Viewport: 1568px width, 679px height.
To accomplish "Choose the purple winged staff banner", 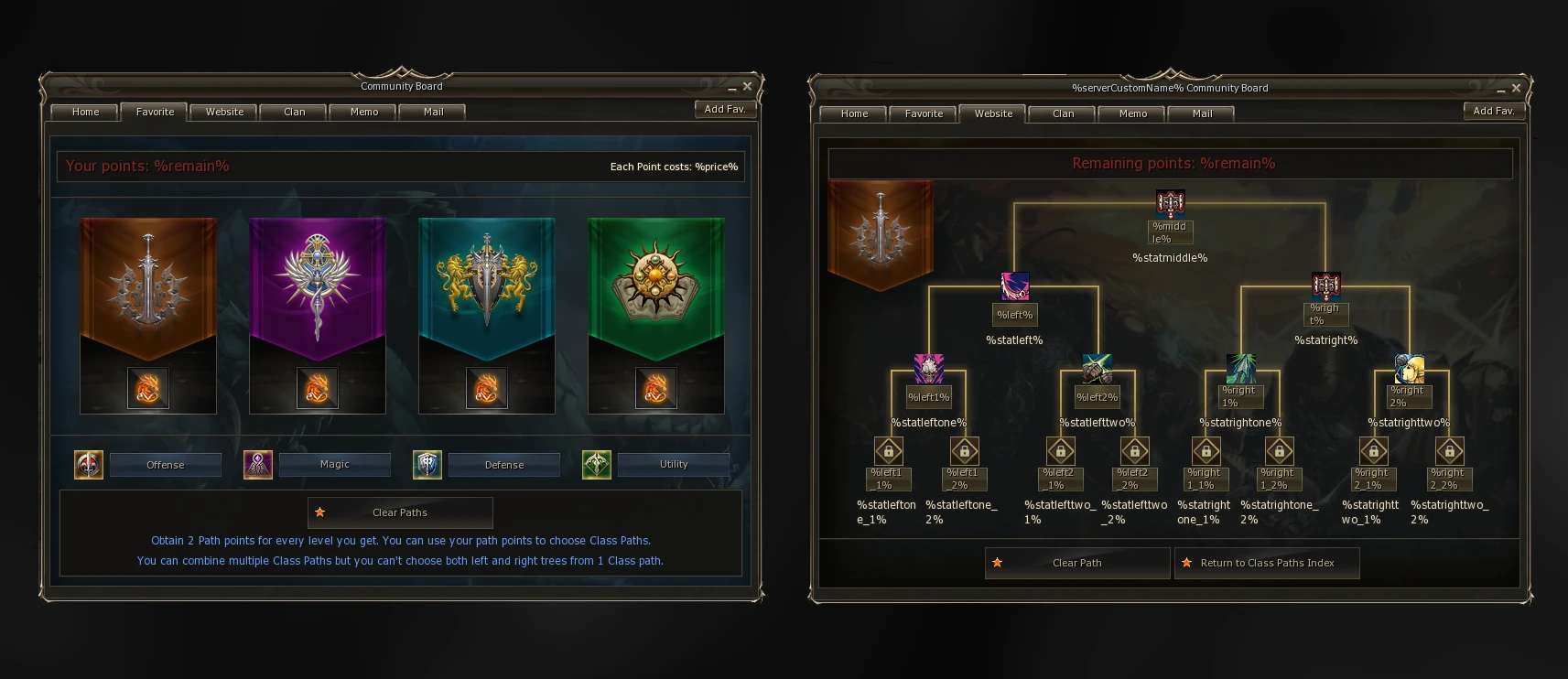I will pyautogui.click(x=318, y=284).
